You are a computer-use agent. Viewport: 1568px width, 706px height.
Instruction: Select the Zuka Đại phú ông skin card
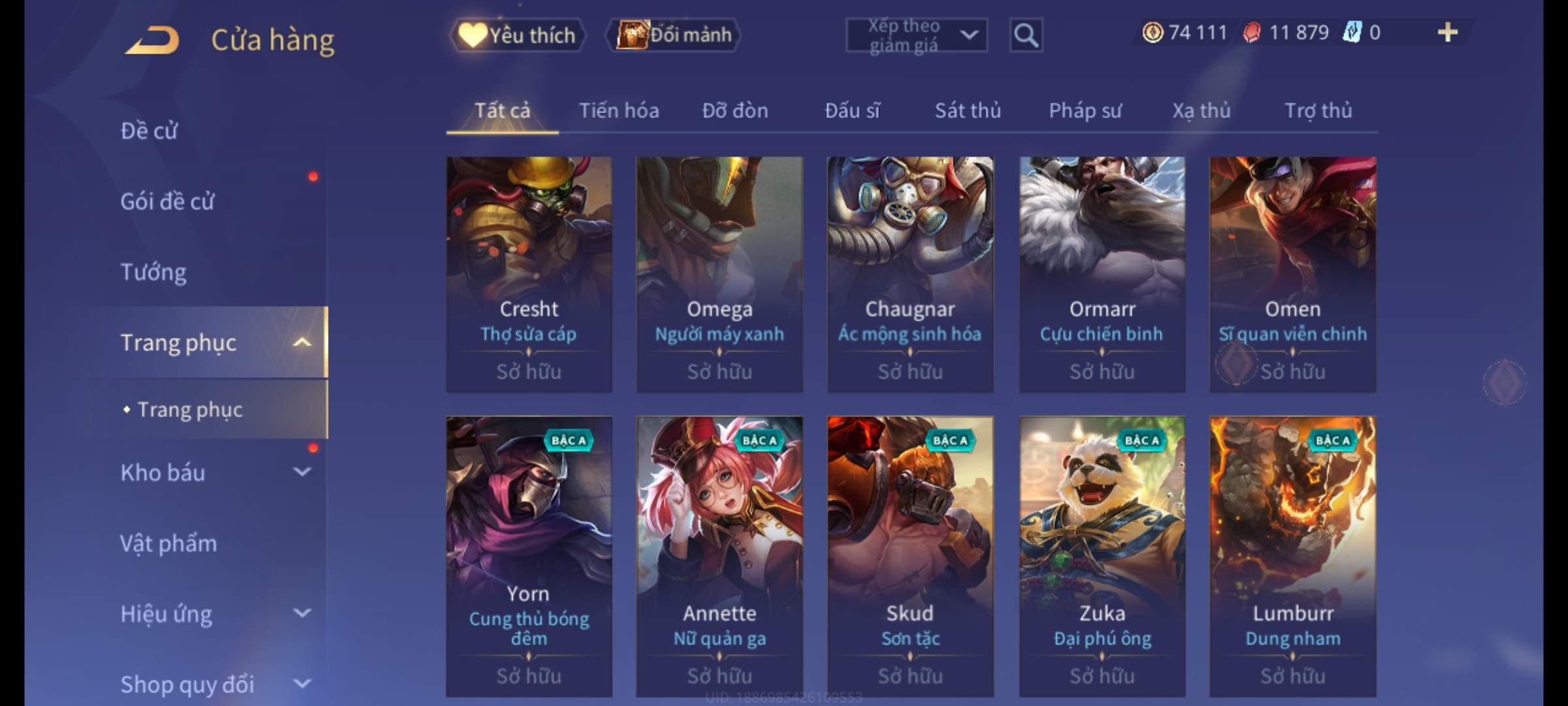coord(1102,556)
